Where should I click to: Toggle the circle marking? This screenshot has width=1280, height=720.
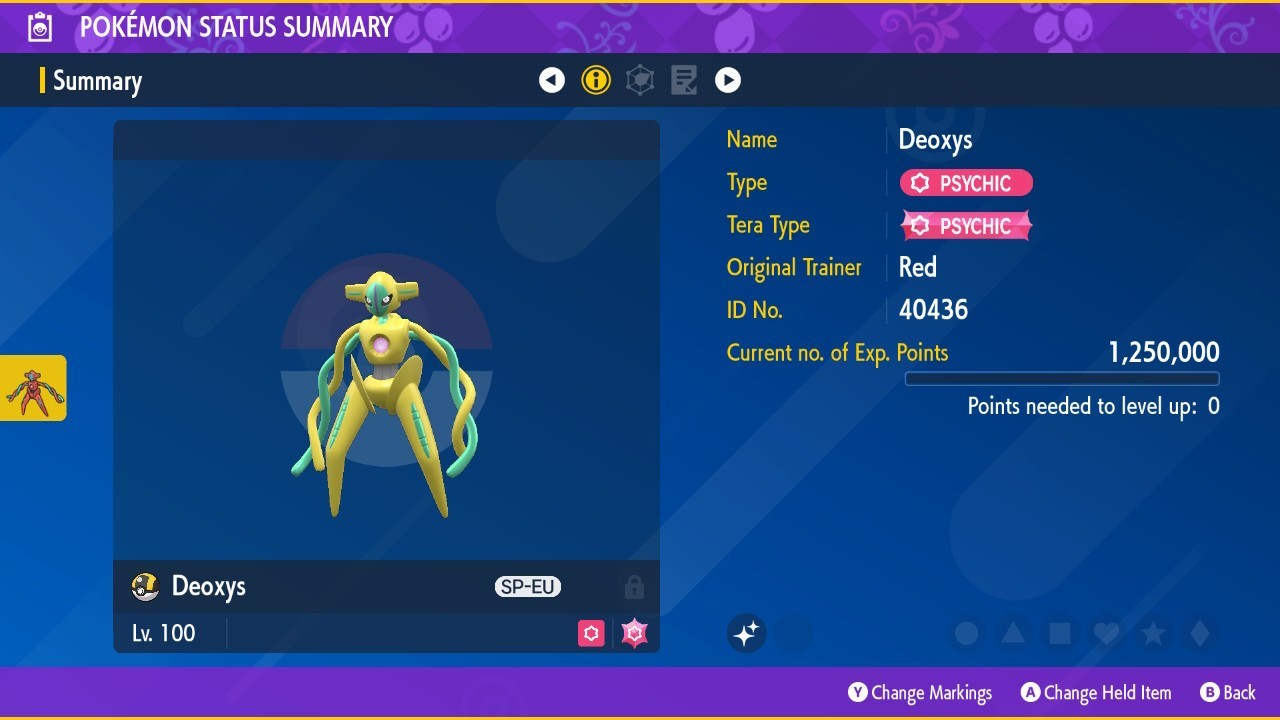click(x=966, y=633)
